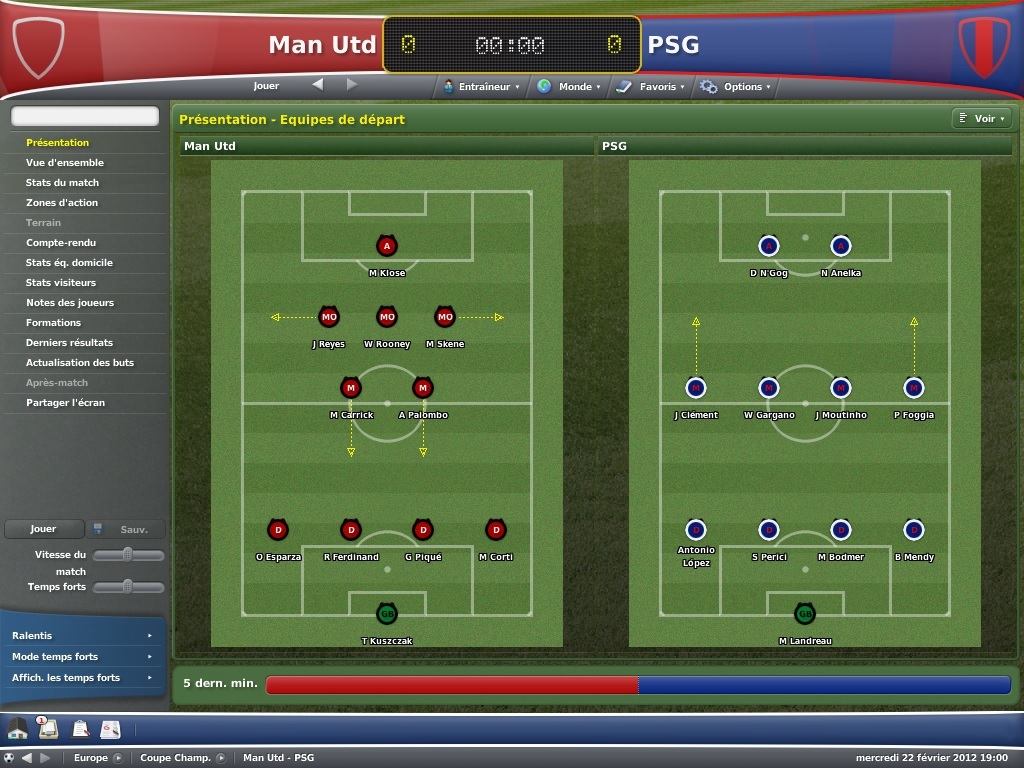Viewport: 1024px width, 768px height.
Task: Select W Rooney on the pitch
Action: pos(387,318)
